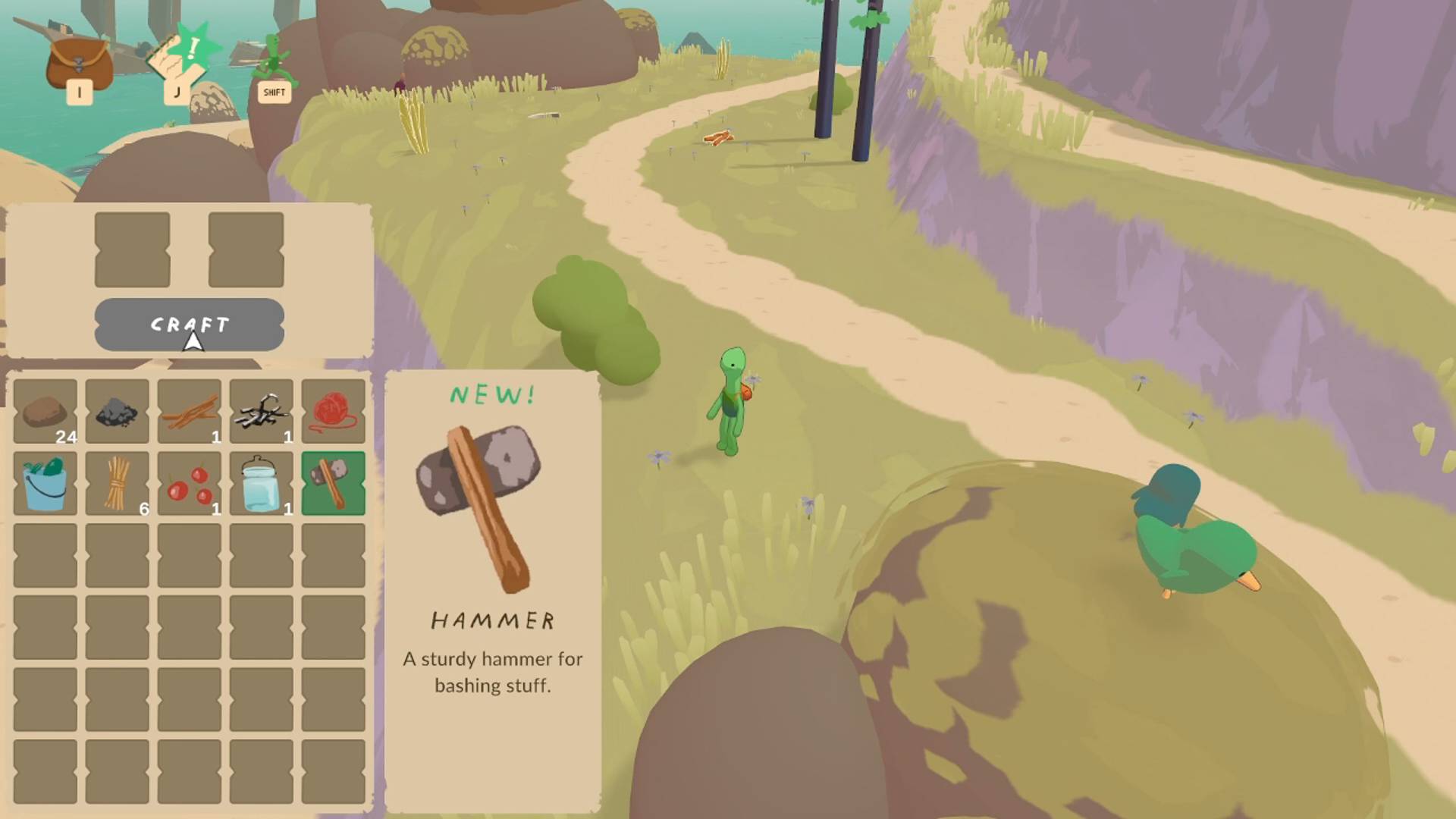The height and width of the screenshot is (819, 1456).
Task: Select the stack of 24 stones
Action: [x=45, y=412]
